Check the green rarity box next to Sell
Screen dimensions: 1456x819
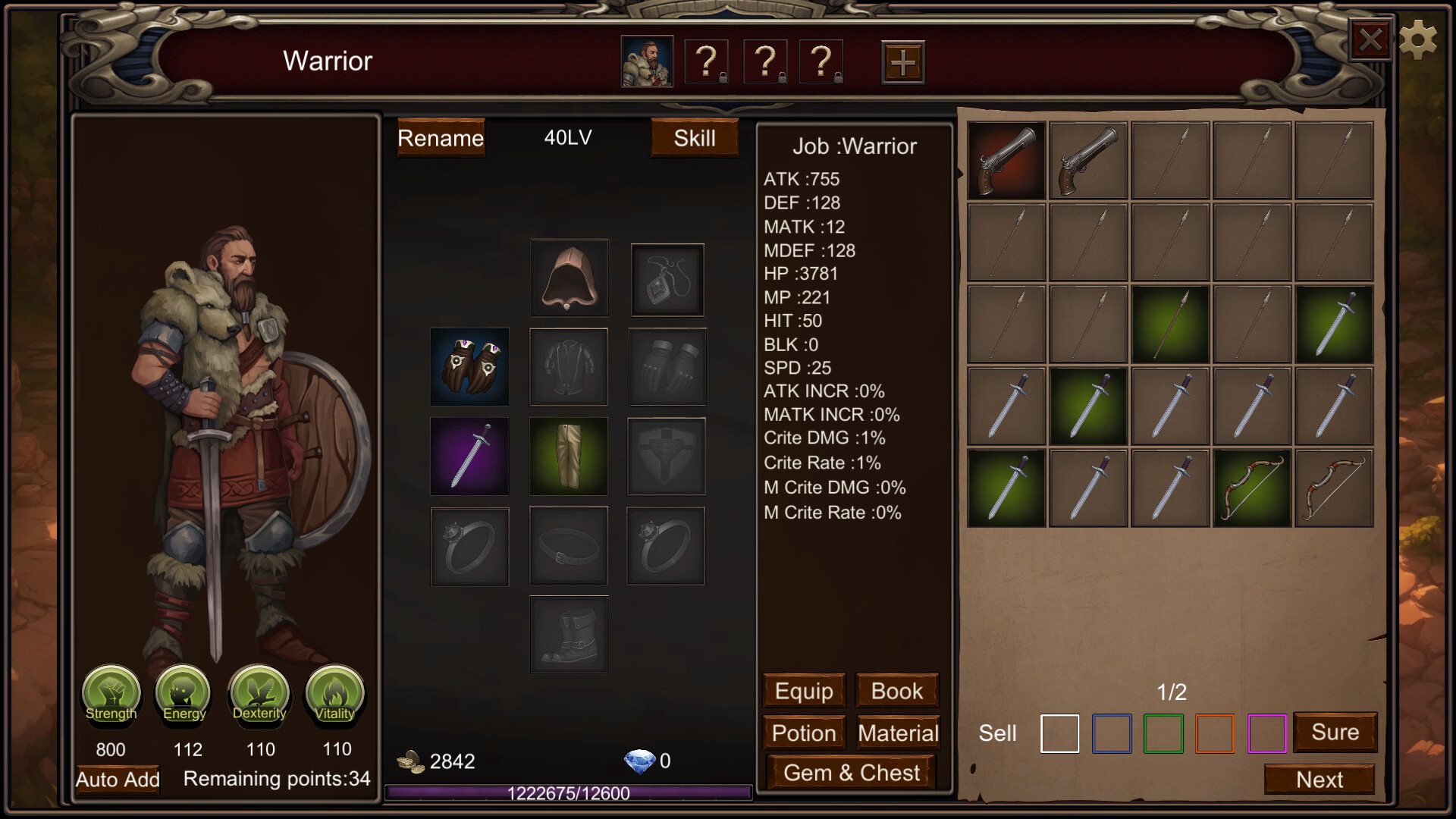click(x=1163, y=733)
